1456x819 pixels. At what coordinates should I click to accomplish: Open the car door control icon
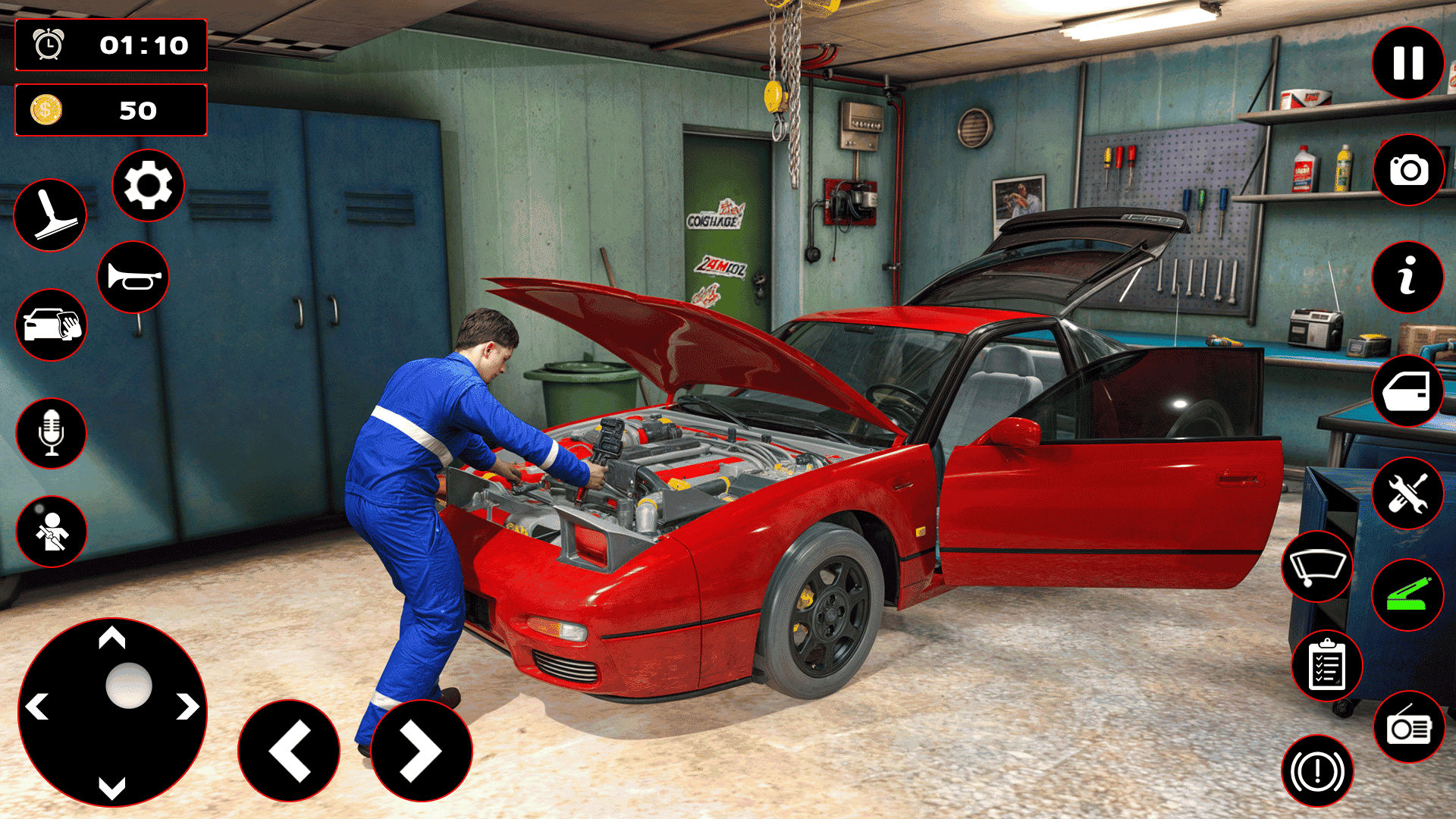coord(1407,391)
